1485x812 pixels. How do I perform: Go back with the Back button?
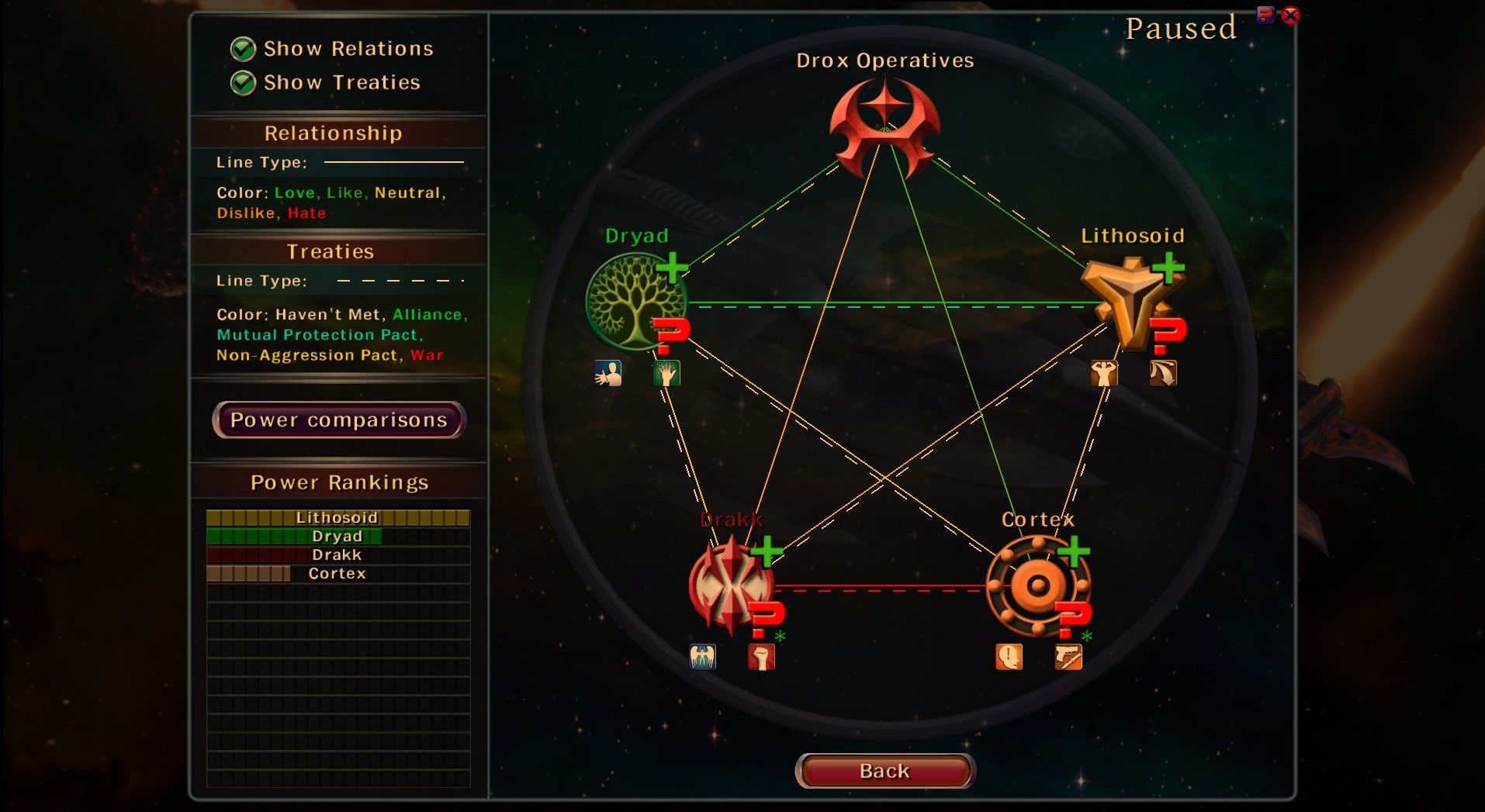pyautogui.click(x=884, y=771)
